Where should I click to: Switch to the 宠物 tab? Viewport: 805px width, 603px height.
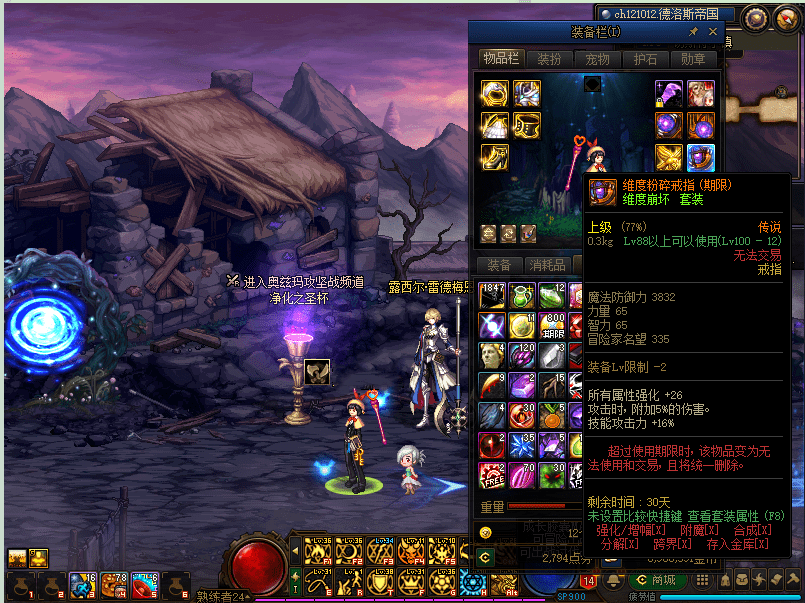click(x=597, y=59)
